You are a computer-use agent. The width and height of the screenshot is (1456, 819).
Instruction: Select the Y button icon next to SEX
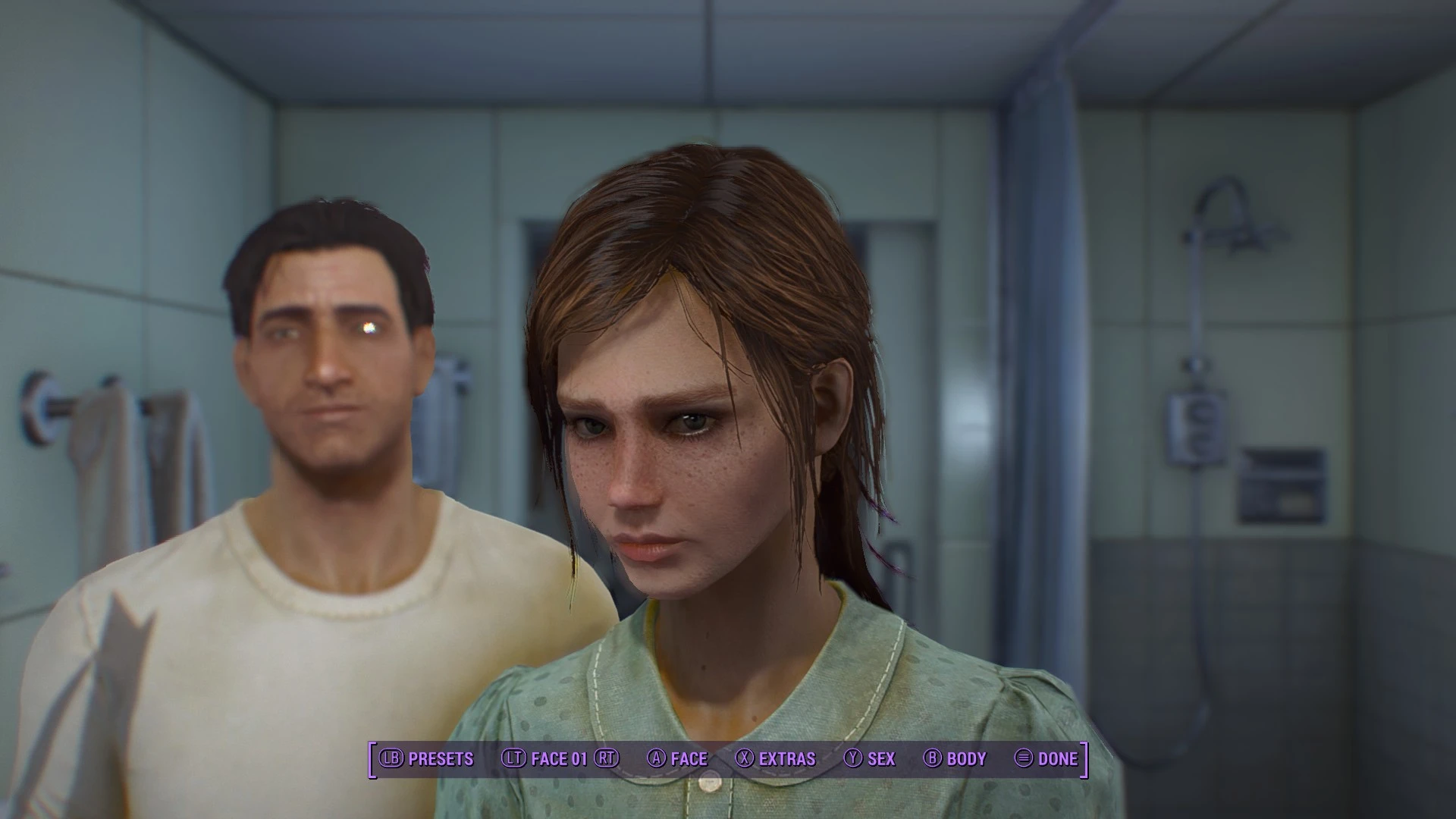pyautogui.click(x=853, y=758)
